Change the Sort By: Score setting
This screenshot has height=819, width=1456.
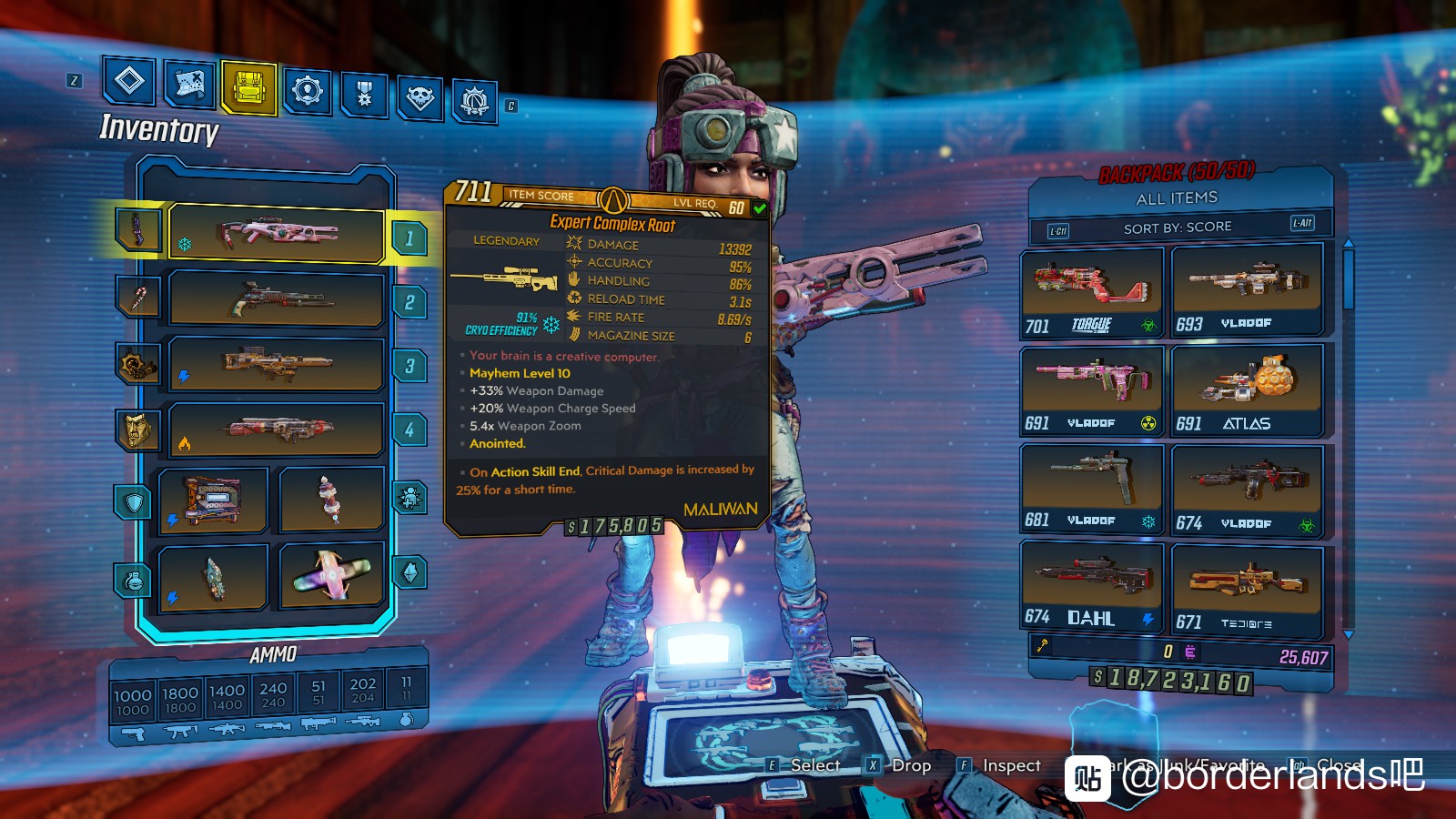point(1178,227)
